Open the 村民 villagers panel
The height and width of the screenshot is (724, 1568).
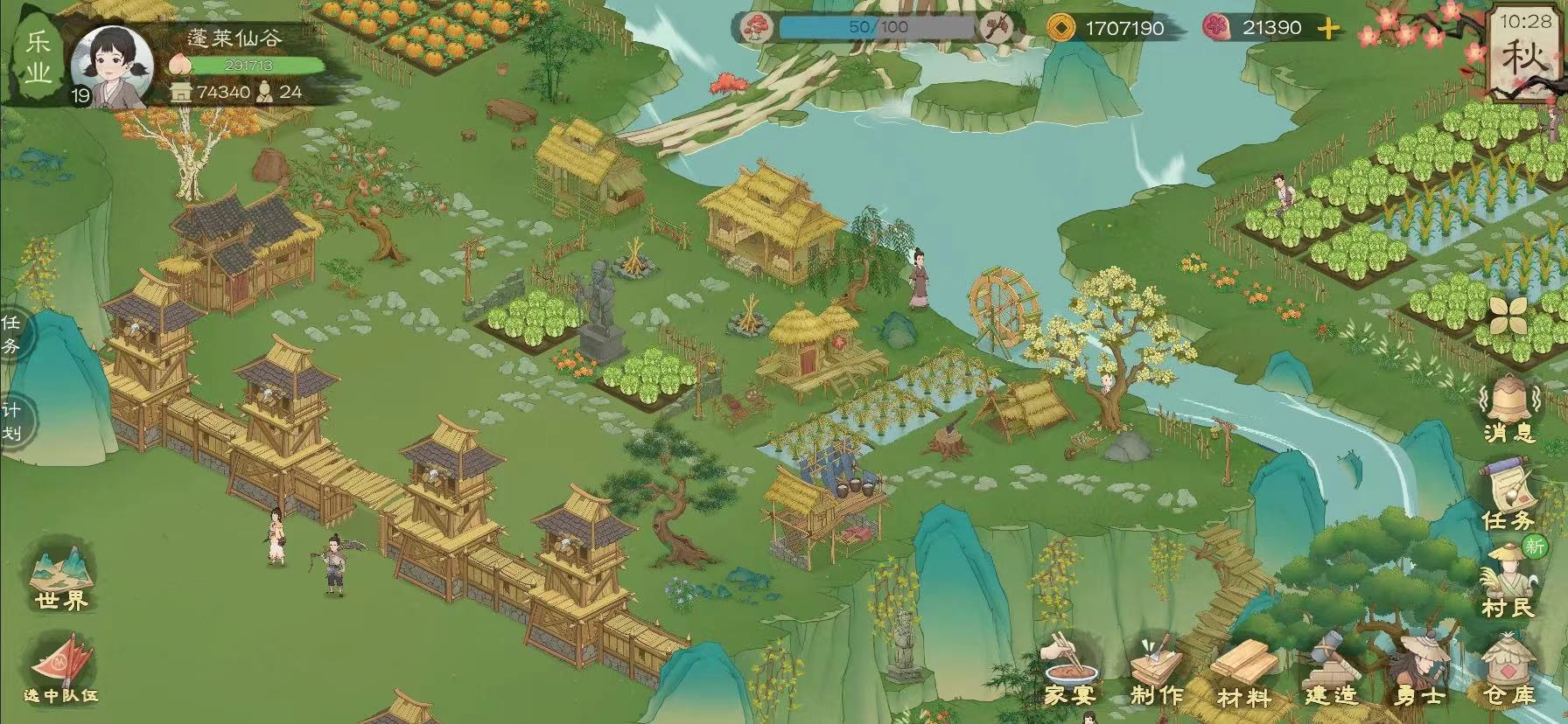[x=1509, y=581]
